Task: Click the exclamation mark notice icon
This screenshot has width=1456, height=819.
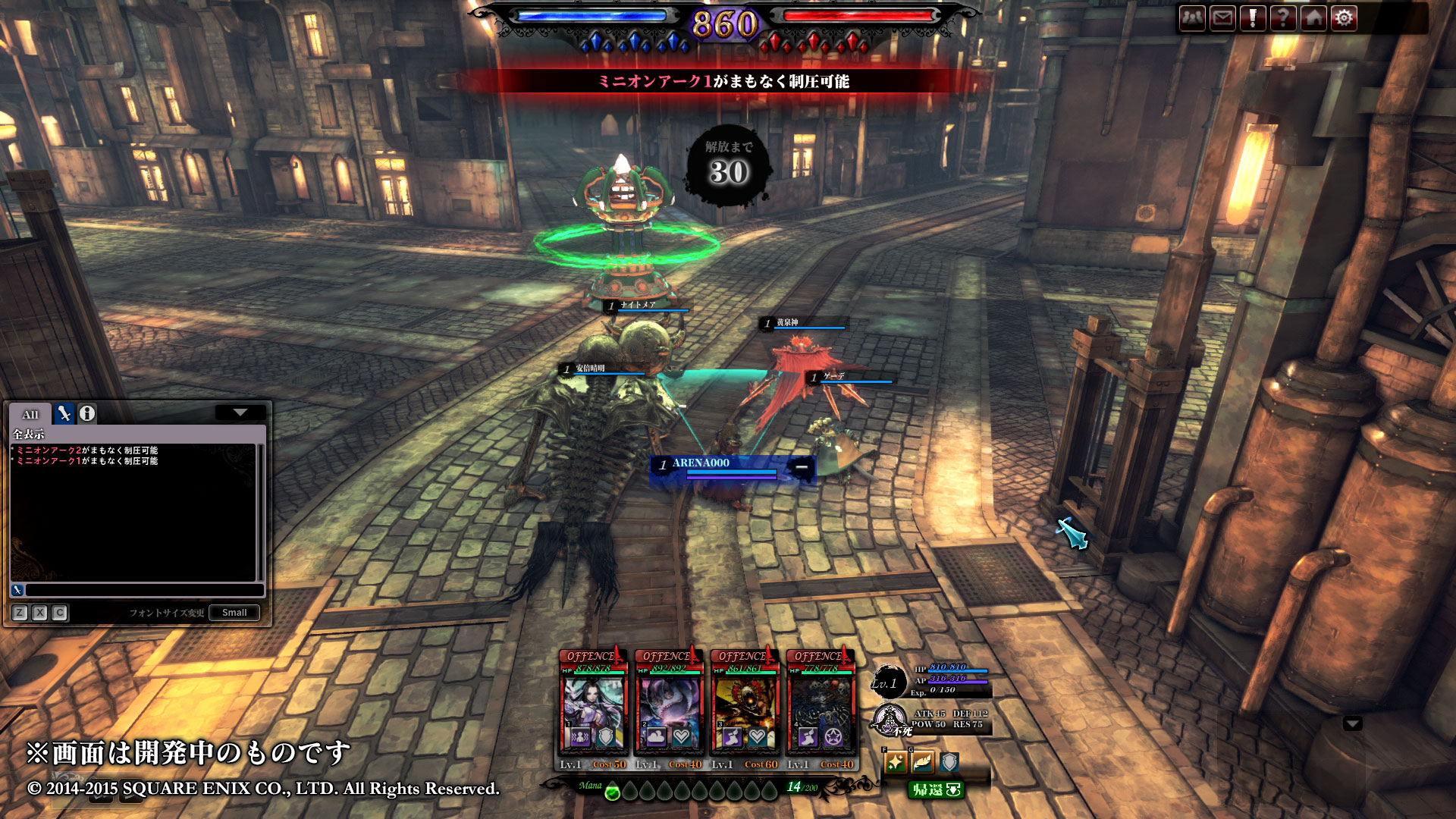Action: click(1253, 18)
